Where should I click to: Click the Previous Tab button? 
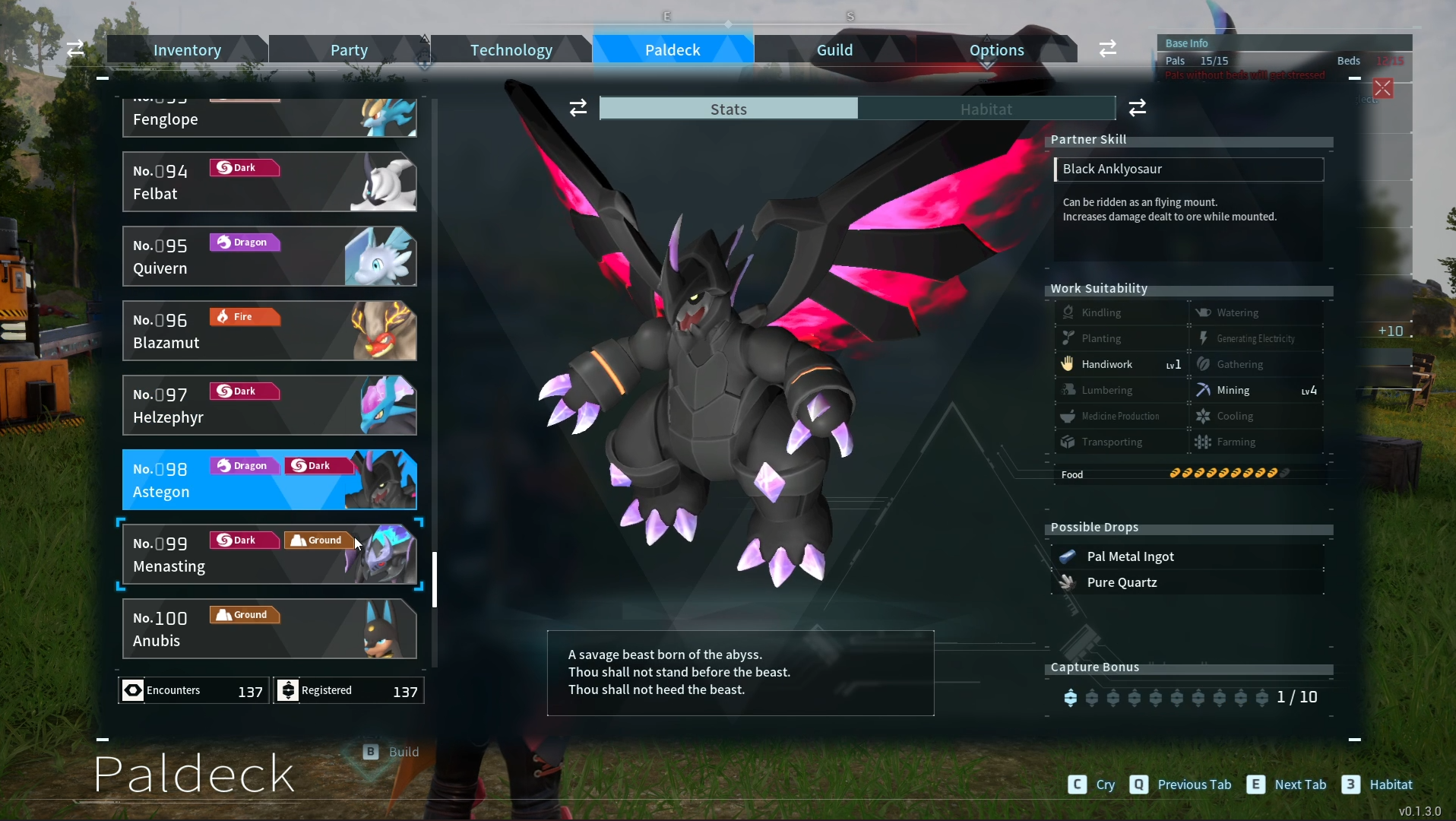tap(1180, 785)
